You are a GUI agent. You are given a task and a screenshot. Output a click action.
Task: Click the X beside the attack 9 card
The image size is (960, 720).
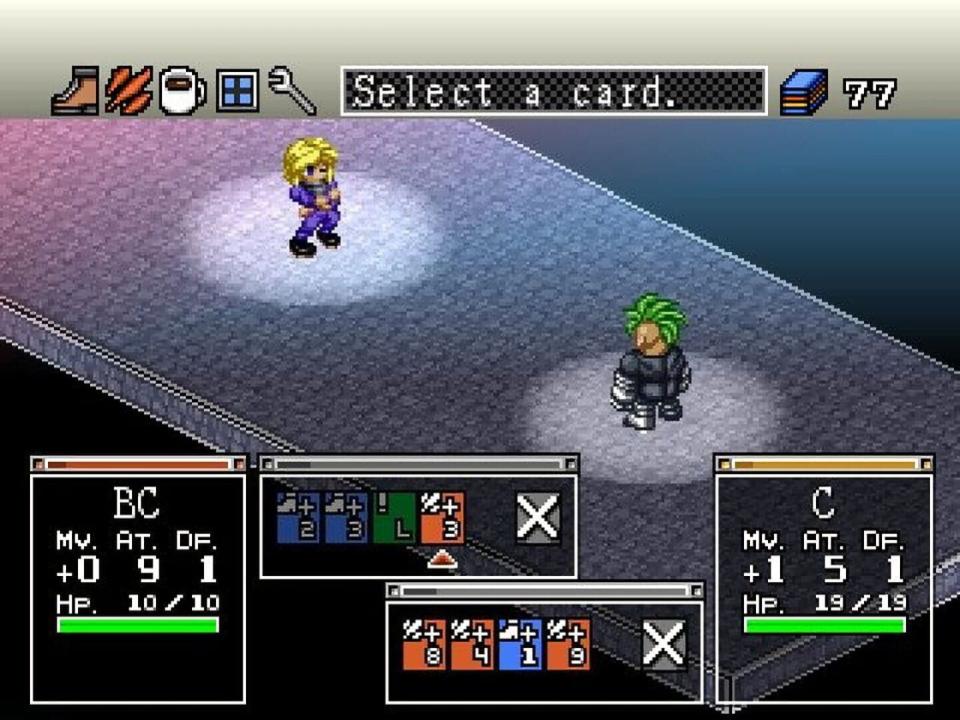tap(664, 644)
